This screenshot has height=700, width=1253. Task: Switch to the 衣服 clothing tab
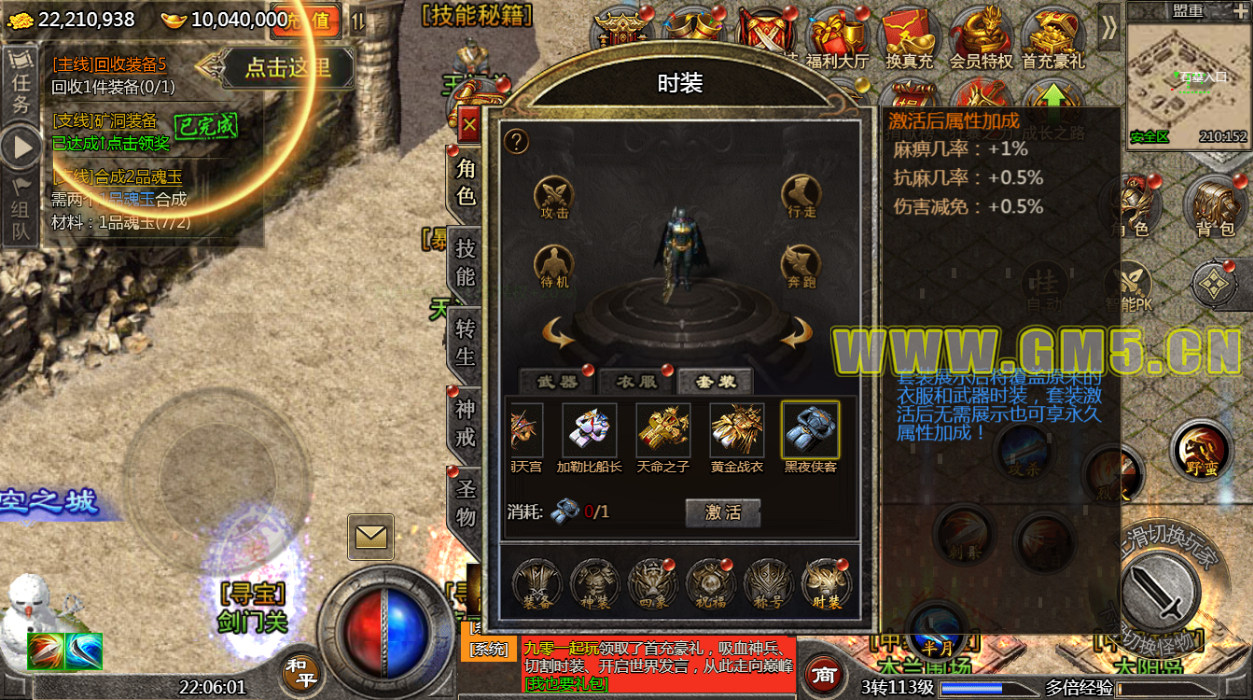point(636,381)
